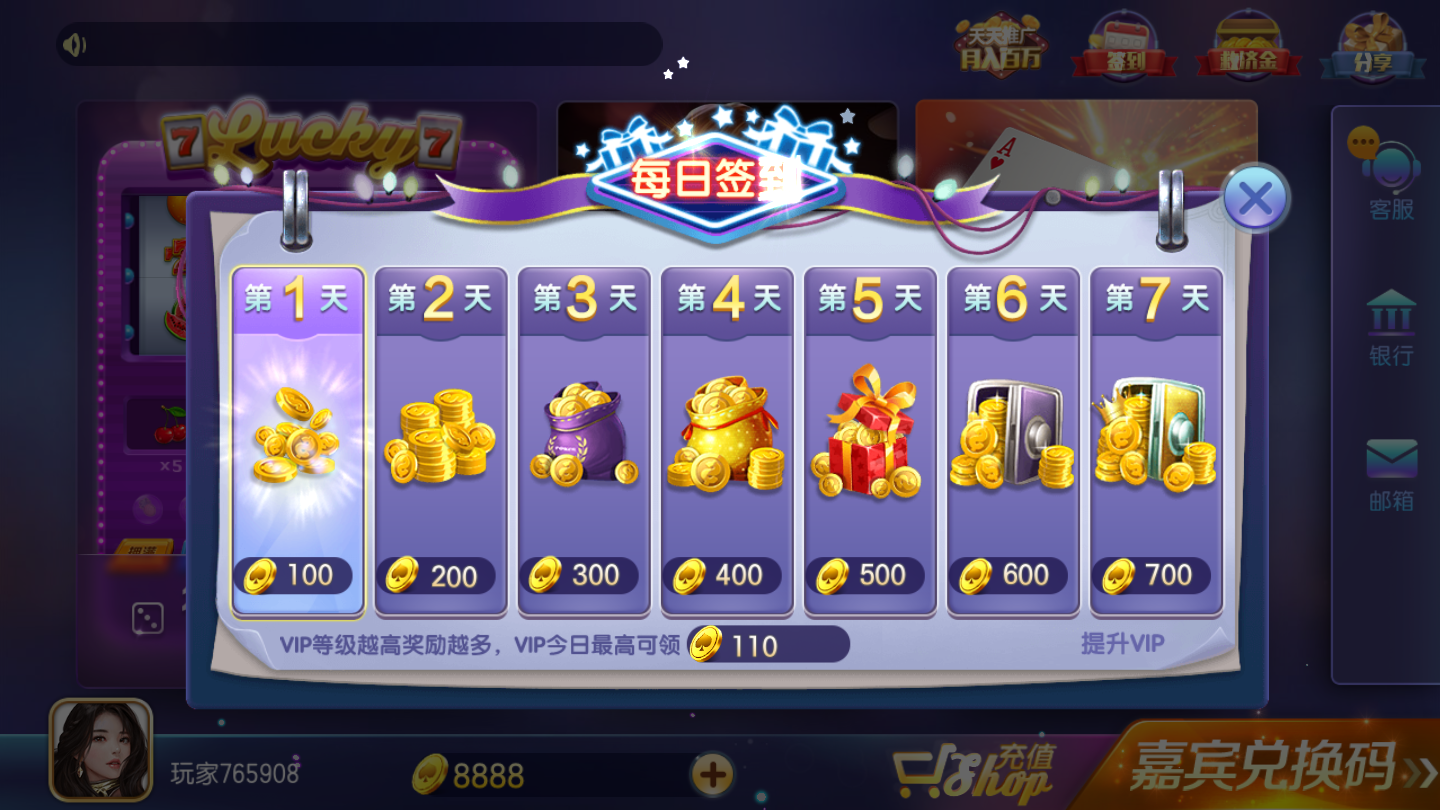Select the 第3天 purple pouch card
The height and width of the screenshot is (810, 1440).
[x=583, y=440]
